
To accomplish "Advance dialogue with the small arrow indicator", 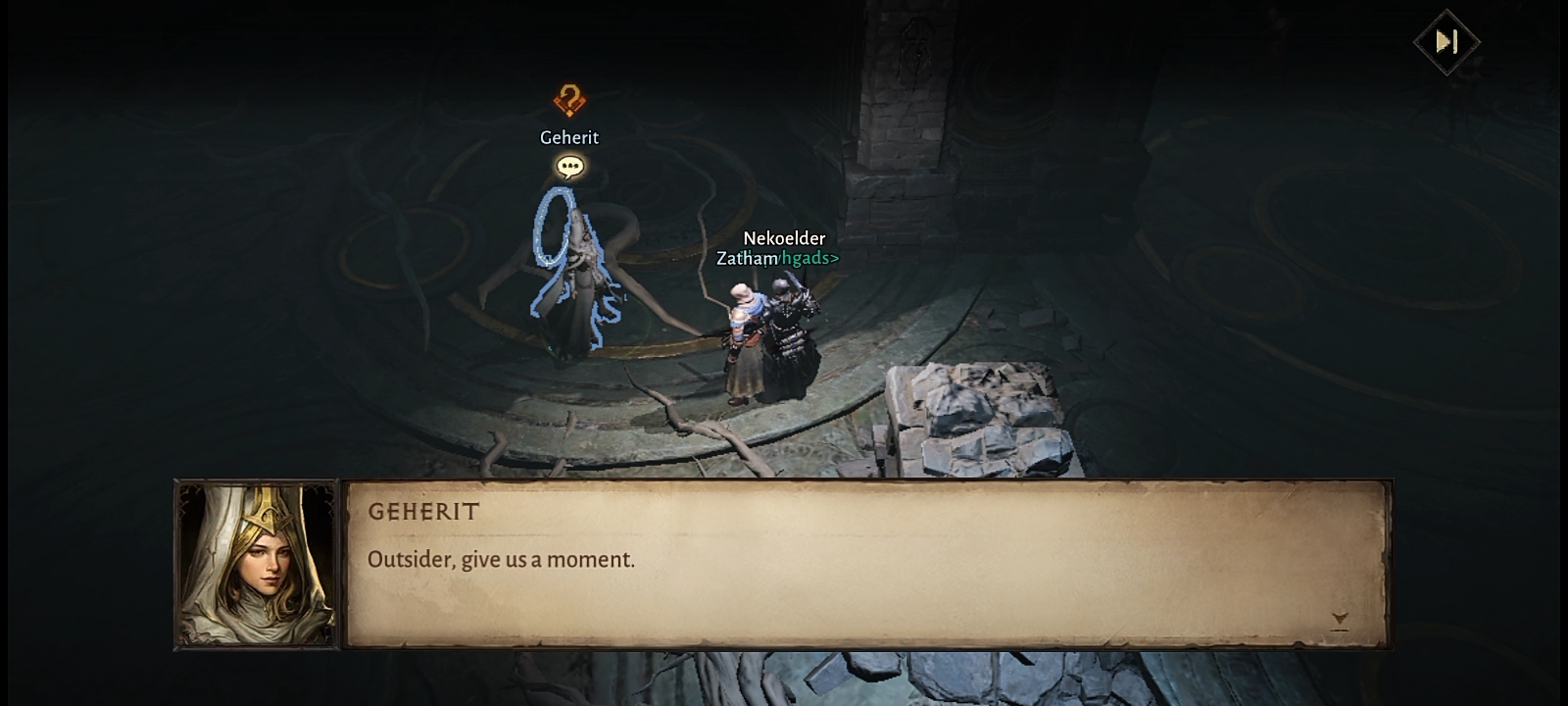I will pos(1340,620).
